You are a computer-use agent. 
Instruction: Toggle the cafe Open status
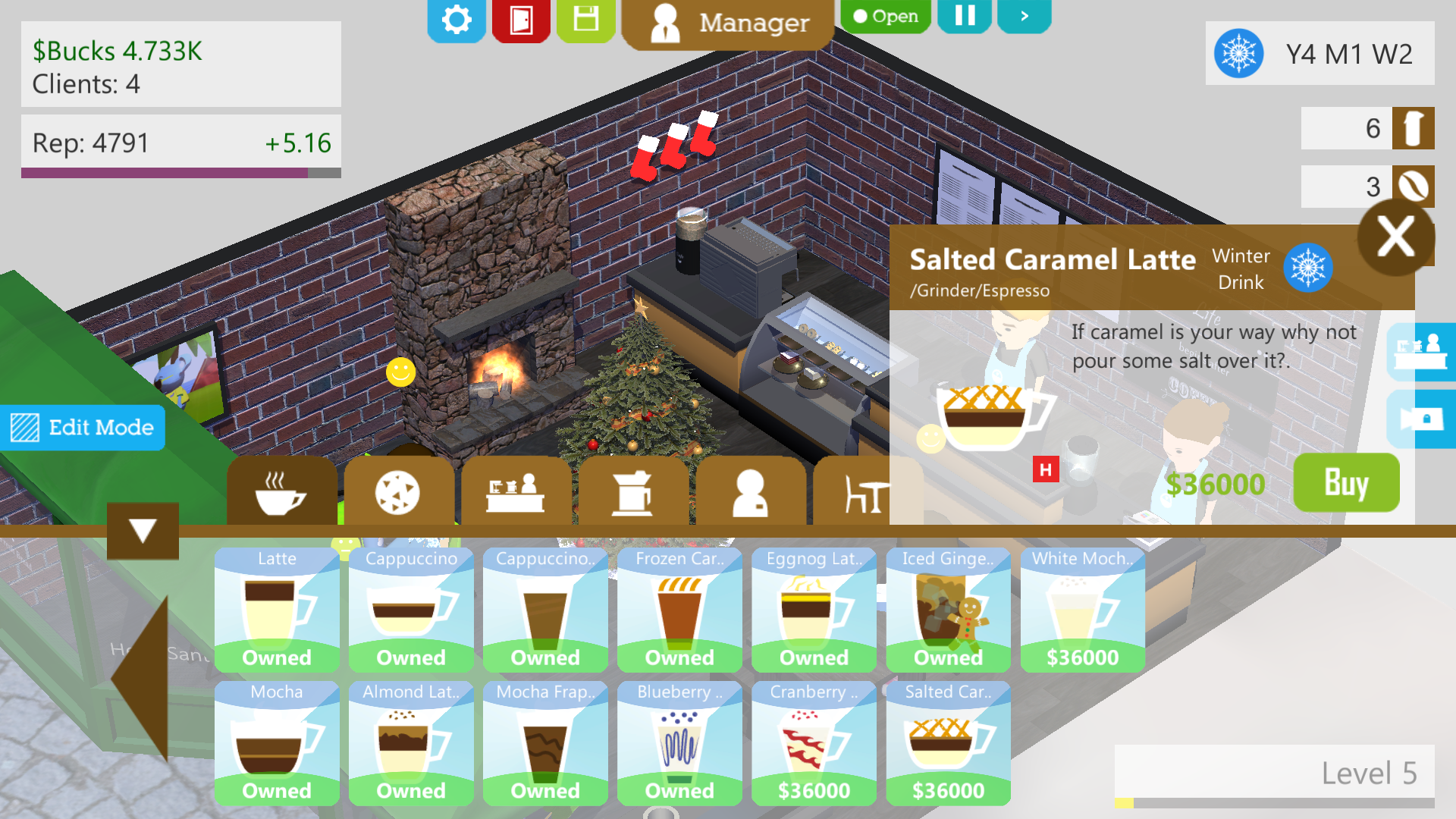[885, 16]
